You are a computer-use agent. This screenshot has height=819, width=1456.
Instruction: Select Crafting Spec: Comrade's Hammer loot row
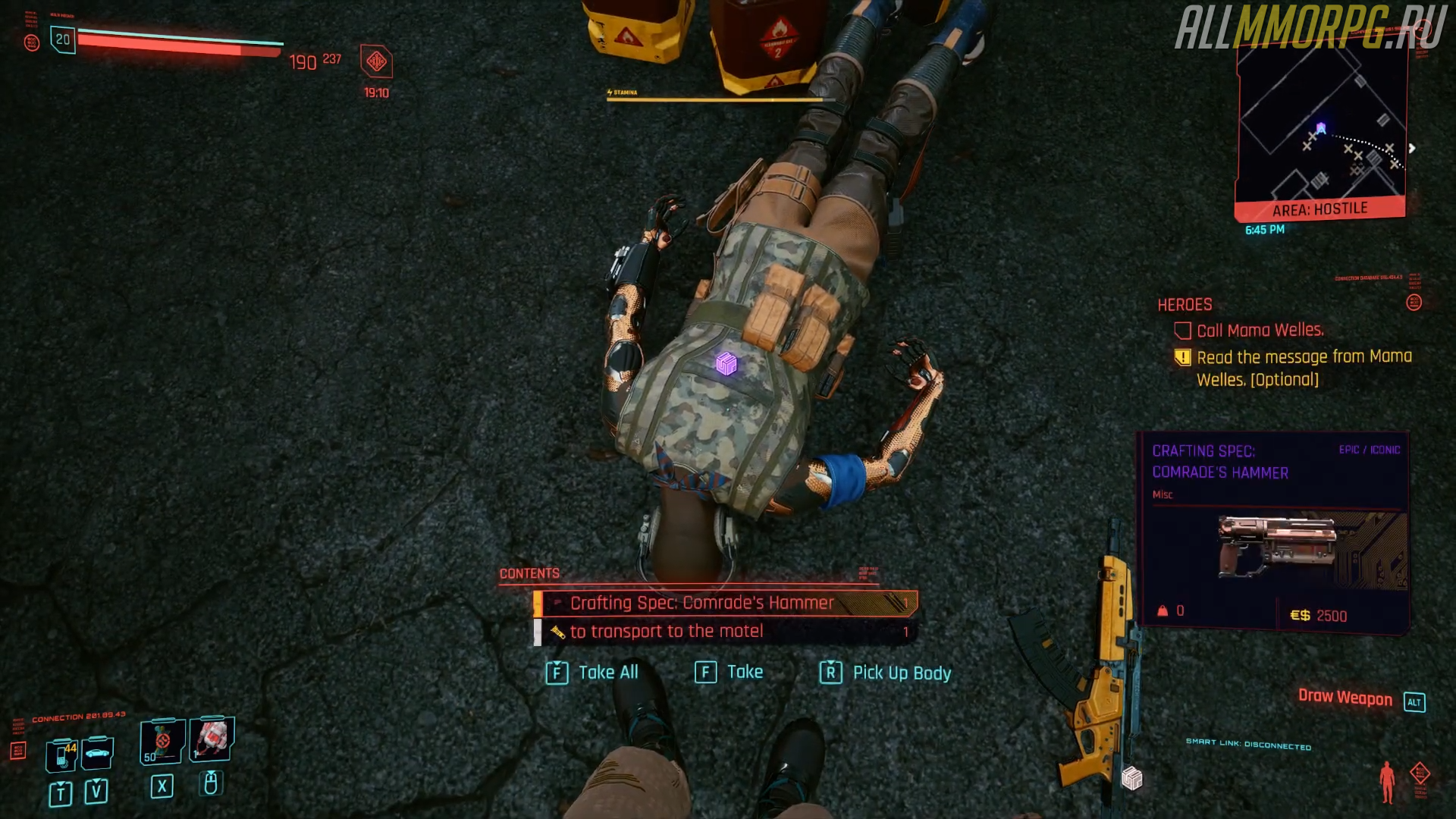pyautogui.click(x=724, y=603)
